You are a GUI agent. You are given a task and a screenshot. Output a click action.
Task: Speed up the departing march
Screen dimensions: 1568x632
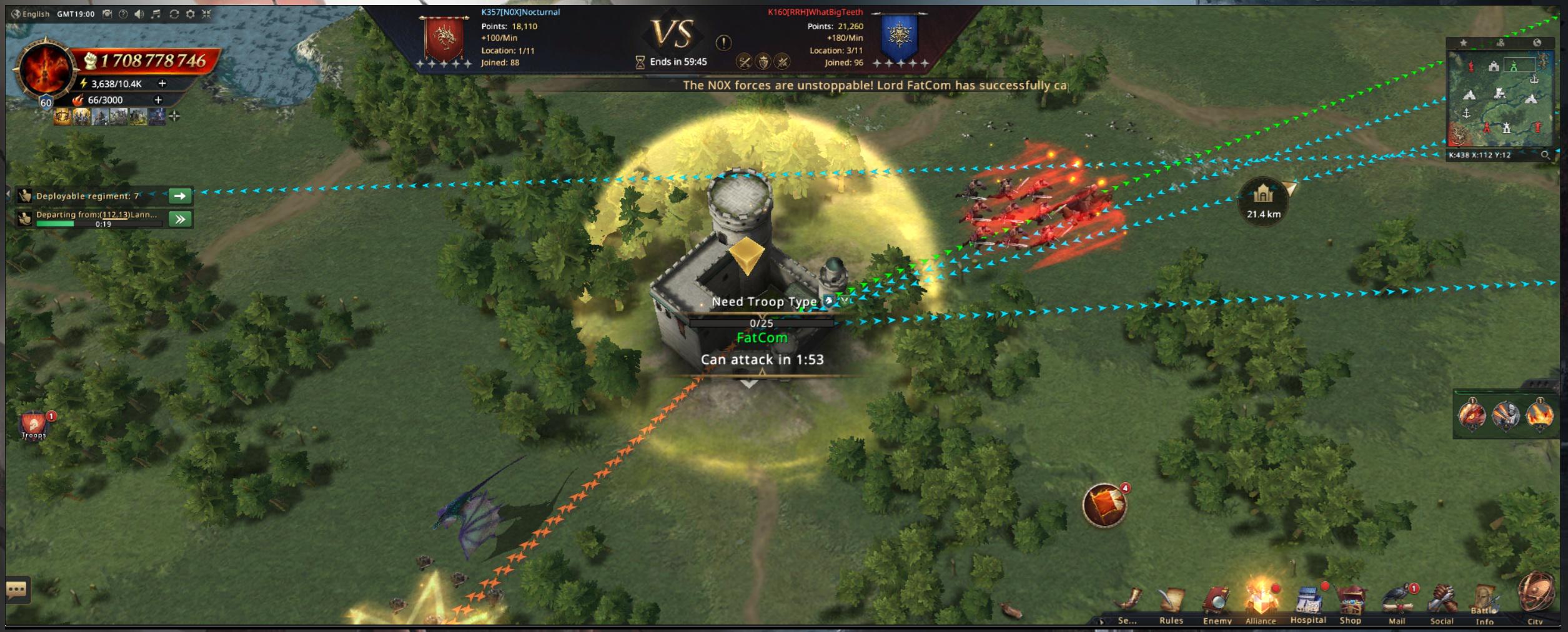coord(180,219)
